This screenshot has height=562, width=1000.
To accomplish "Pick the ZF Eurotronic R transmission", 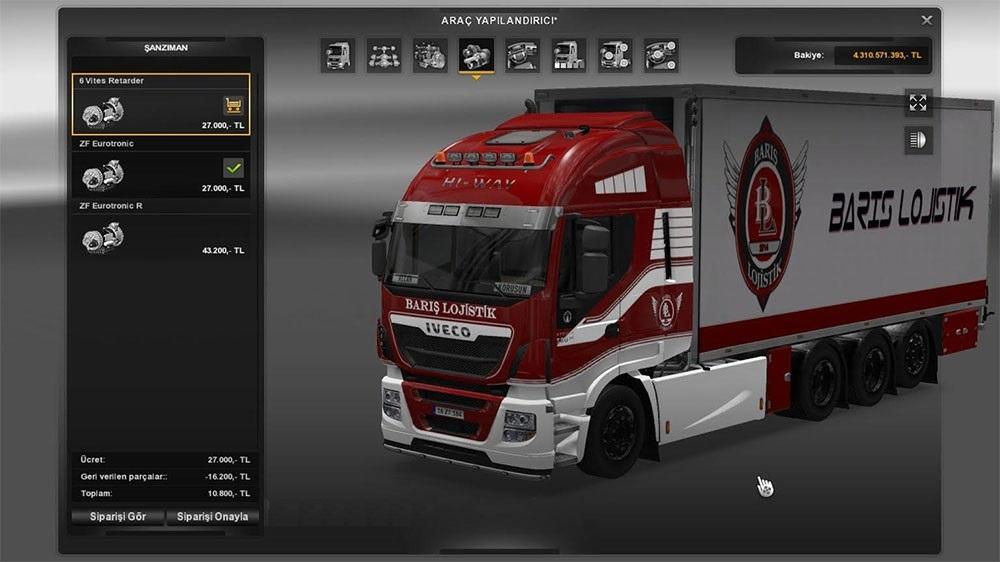I will (x=162, y=230).
